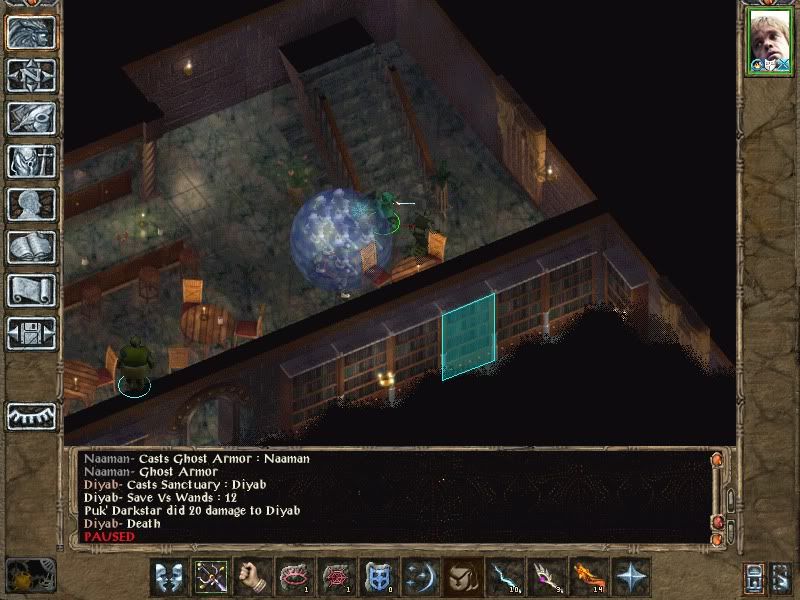Open the priest scroll screen
The width and height of the screenshot is (800, 600).
[x=31, y=290]
